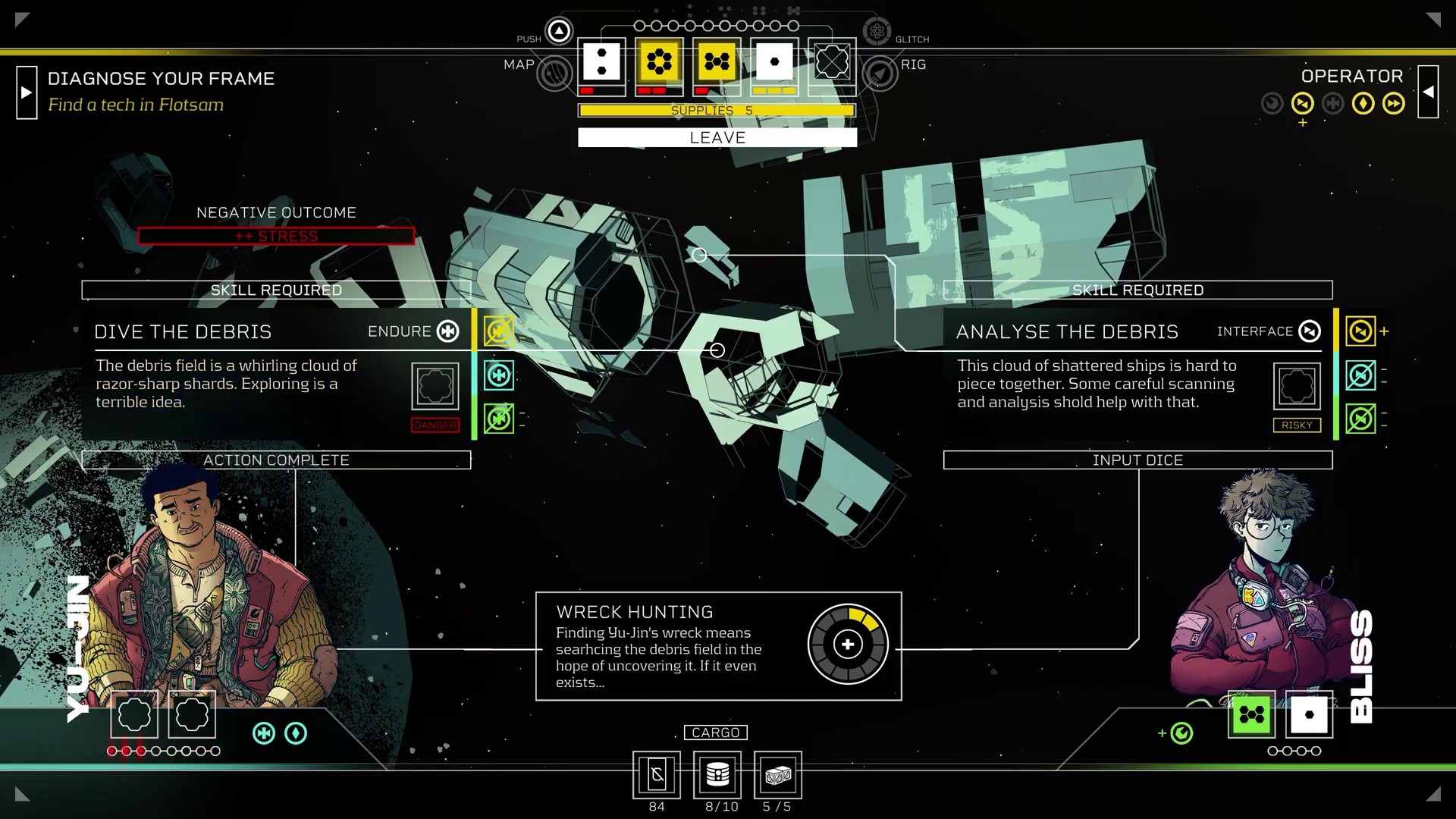Select the cargo crate showing 5/5

pyautogui.click(x=778, y=774)
